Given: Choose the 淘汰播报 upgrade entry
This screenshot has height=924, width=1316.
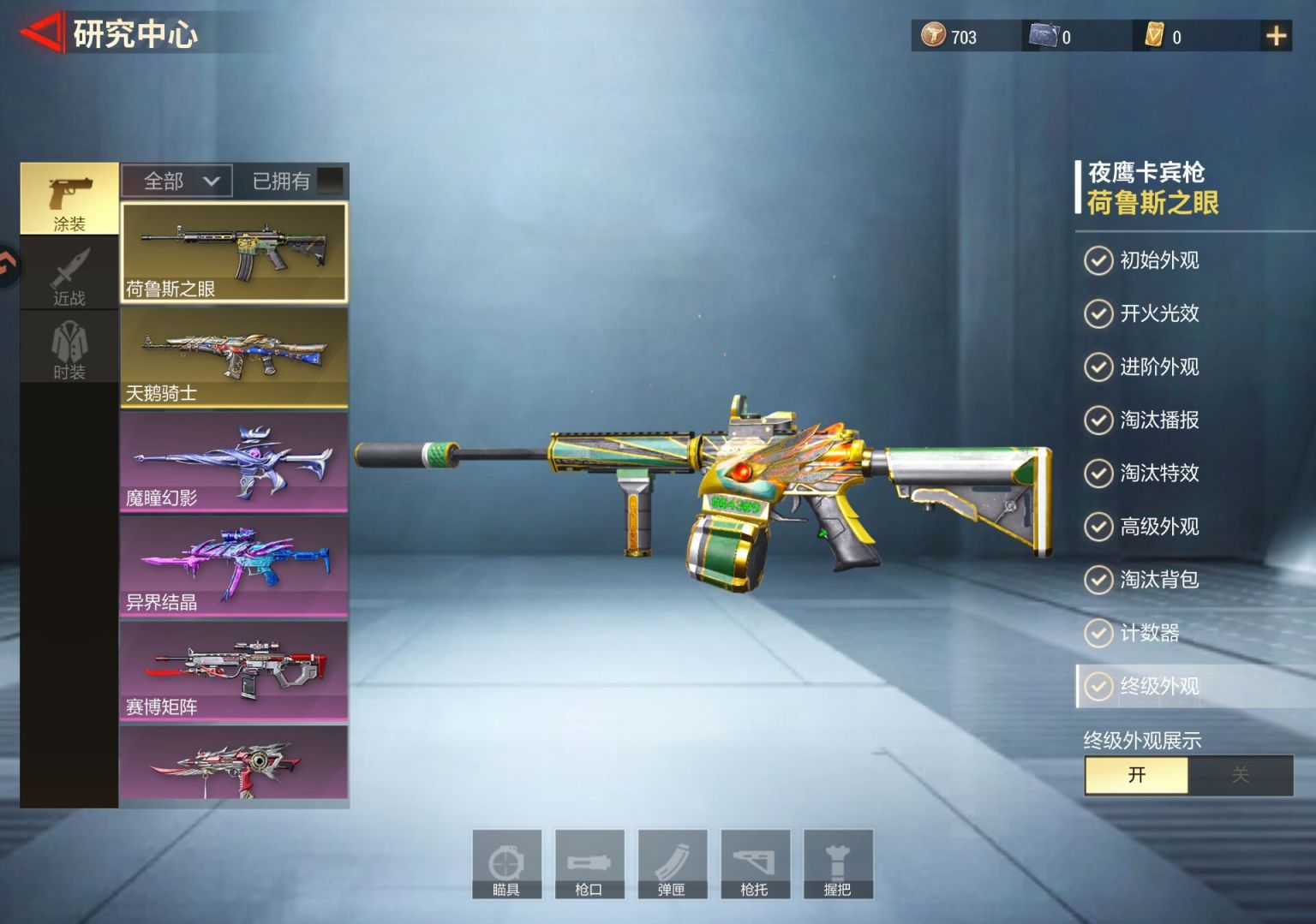Looking at the screenshot, I should [1158, 420].
